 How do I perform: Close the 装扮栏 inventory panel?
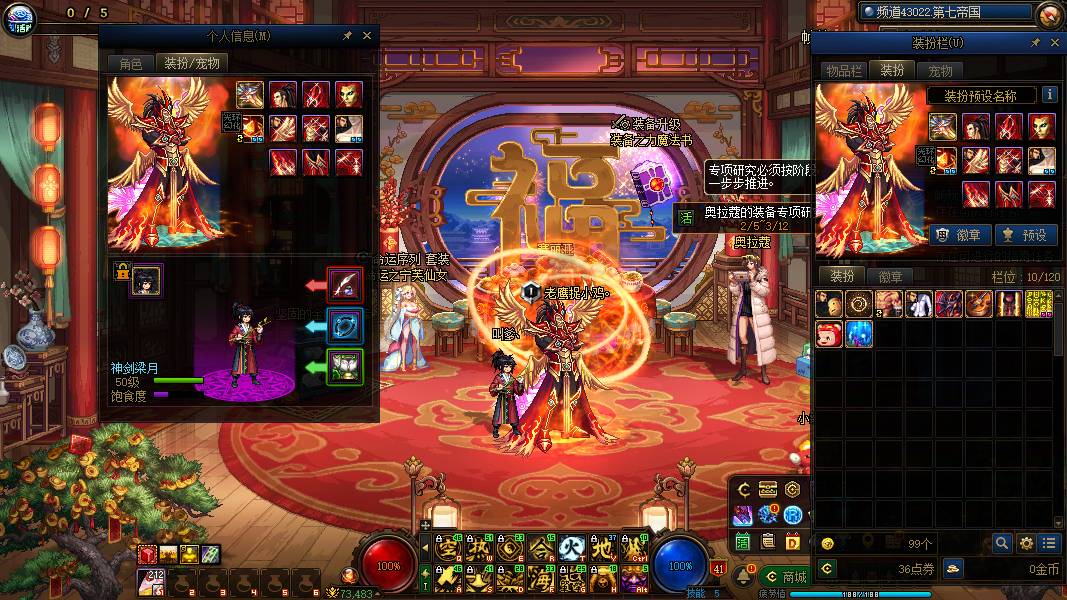coord(1053,43)
